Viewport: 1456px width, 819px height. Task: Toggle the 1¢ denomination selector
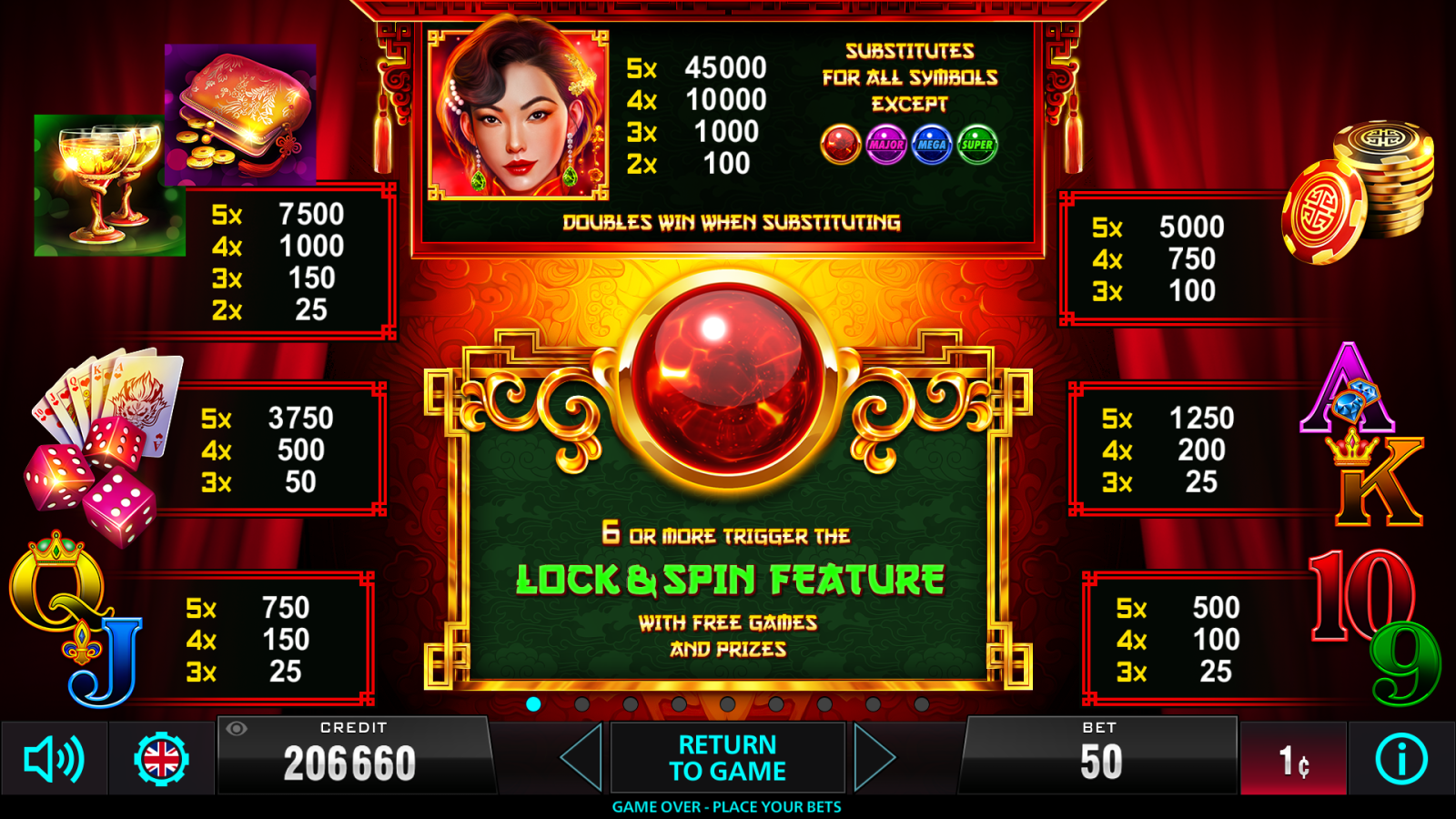tap(1296, 759)
